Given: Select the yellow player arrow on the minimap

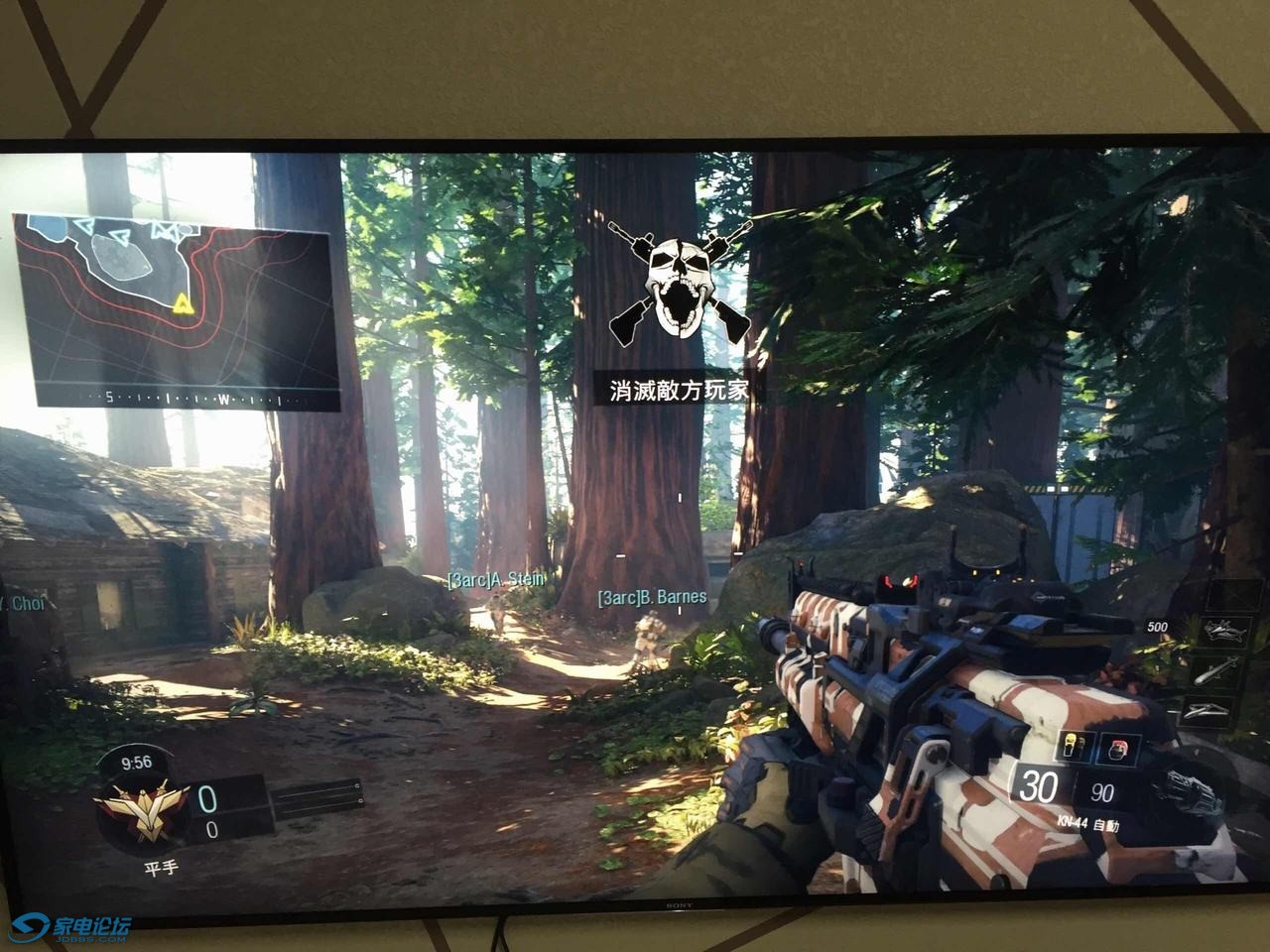Looking at the screenshot, I should [x=182, y=302].
